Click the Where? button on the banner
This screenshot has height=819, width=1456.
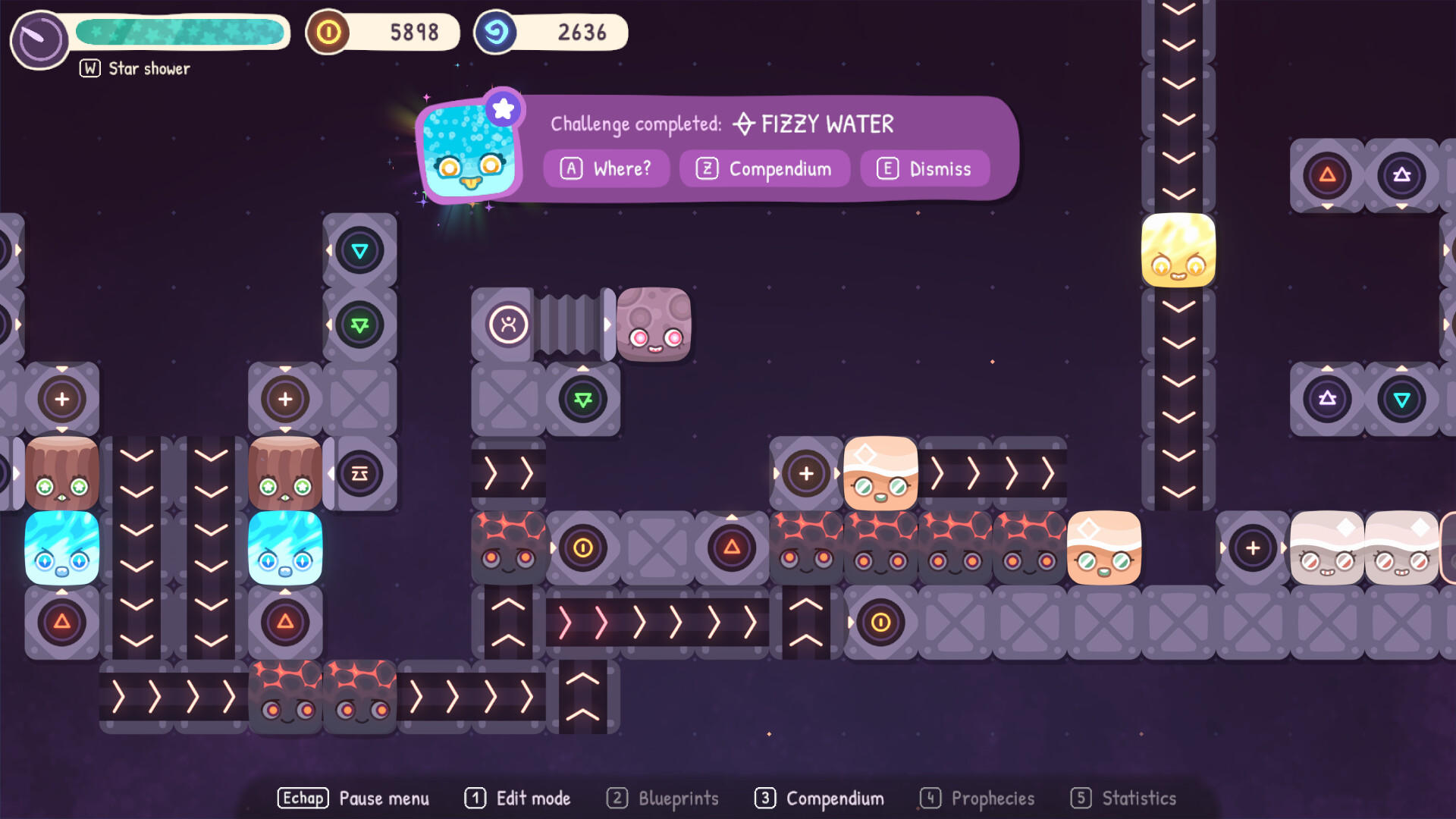point(607,168)
